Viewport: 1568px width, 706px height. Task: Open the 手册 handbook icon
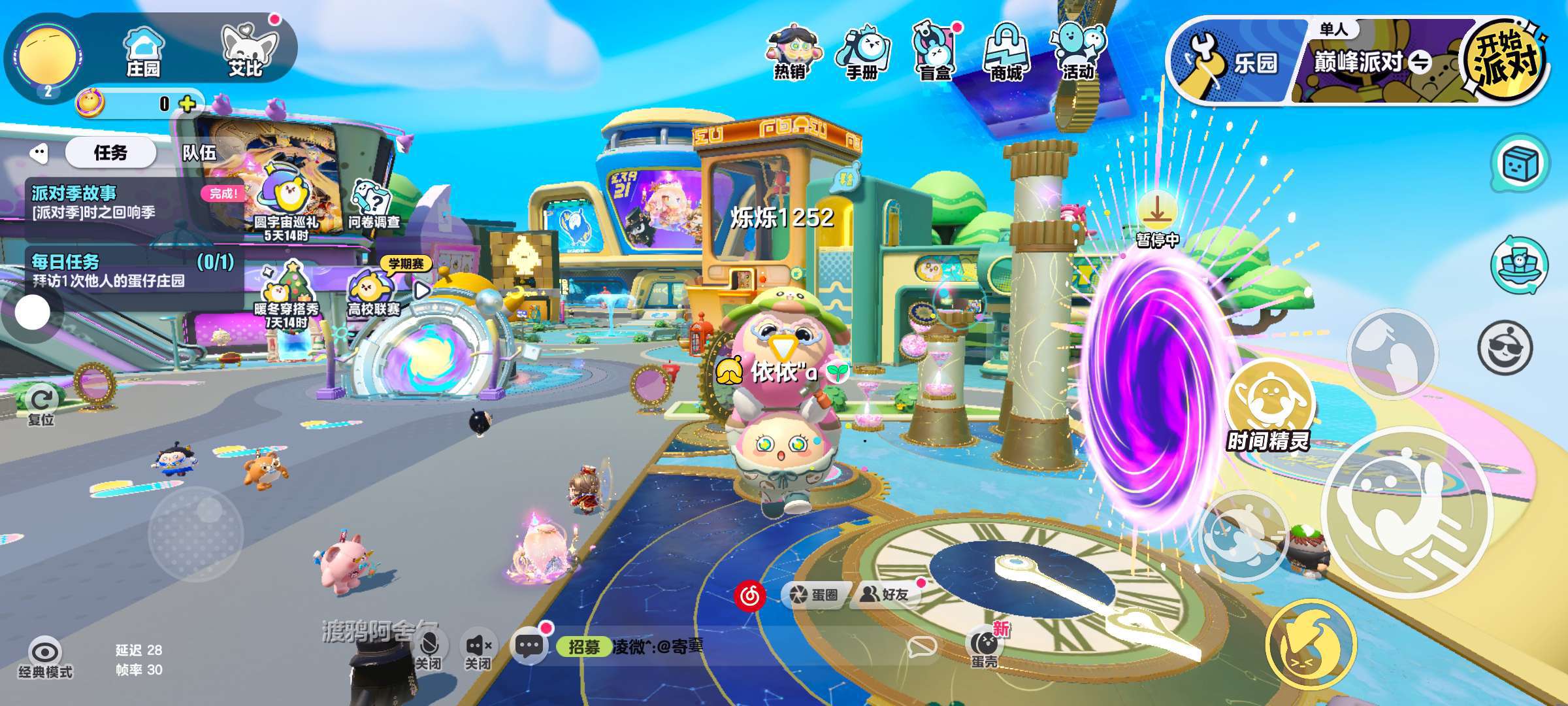pos(862,54)
